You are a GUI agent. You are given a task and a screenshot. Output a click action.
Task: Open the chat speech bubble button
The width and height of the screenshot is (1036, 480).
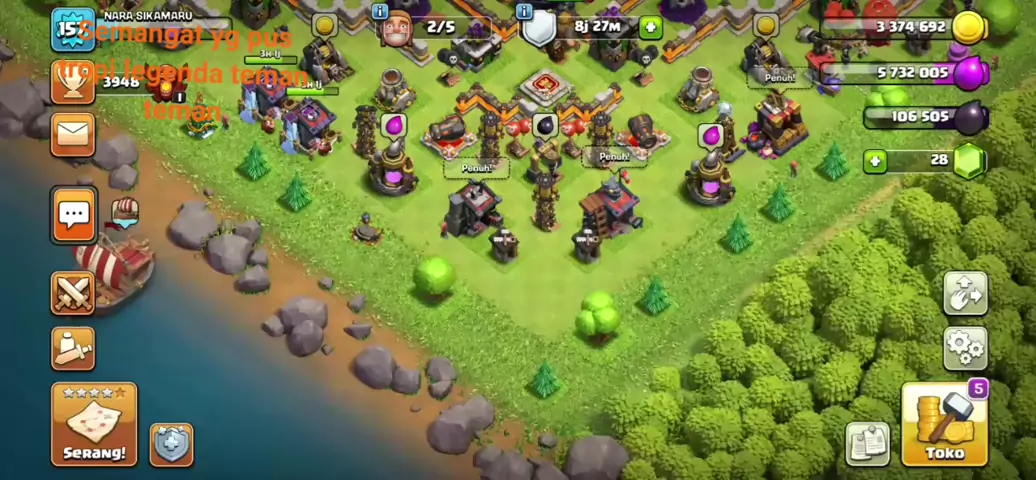tap(74, 214)
